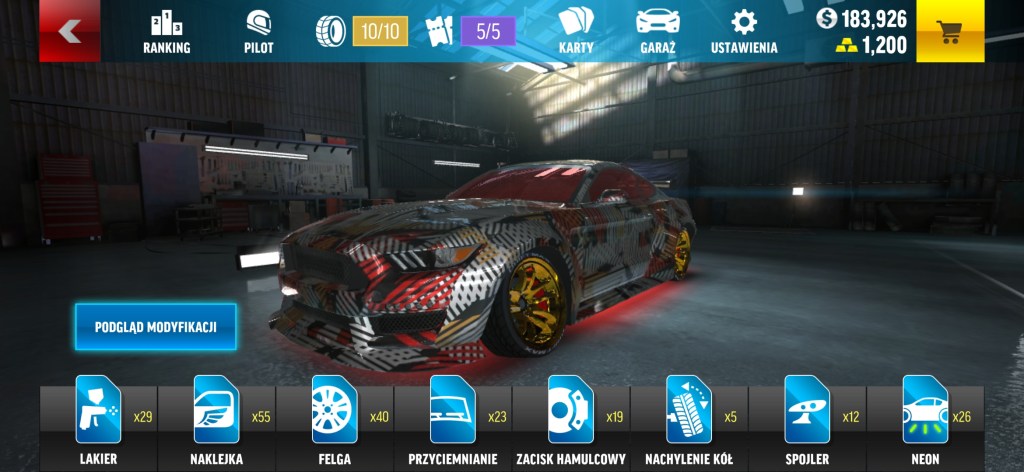
Task: Open the Ranking screen
Action: (x=166, y=32)
